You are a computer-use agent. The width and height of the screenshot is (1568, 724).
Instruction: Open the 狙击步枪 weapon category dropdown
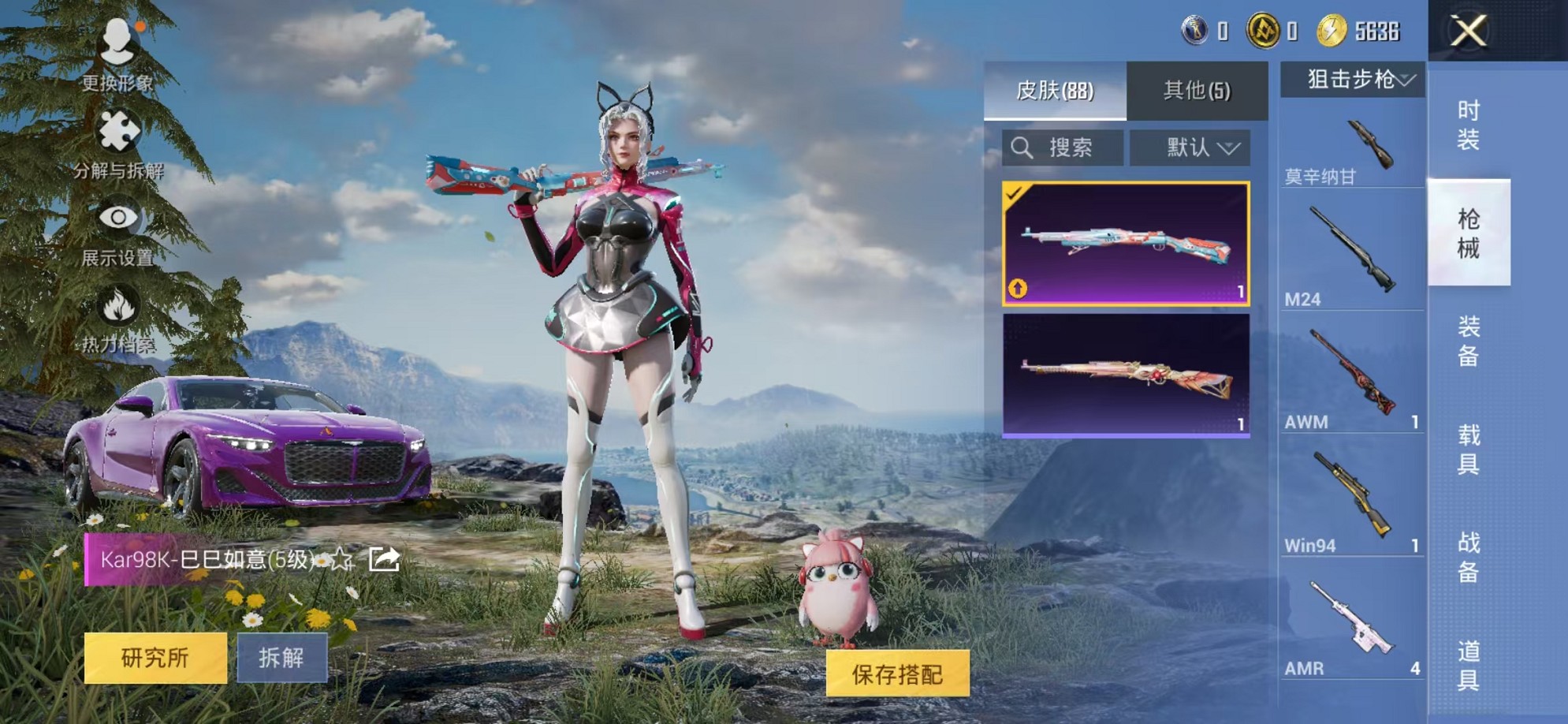pyautogui.click(x=1352, y=78)
